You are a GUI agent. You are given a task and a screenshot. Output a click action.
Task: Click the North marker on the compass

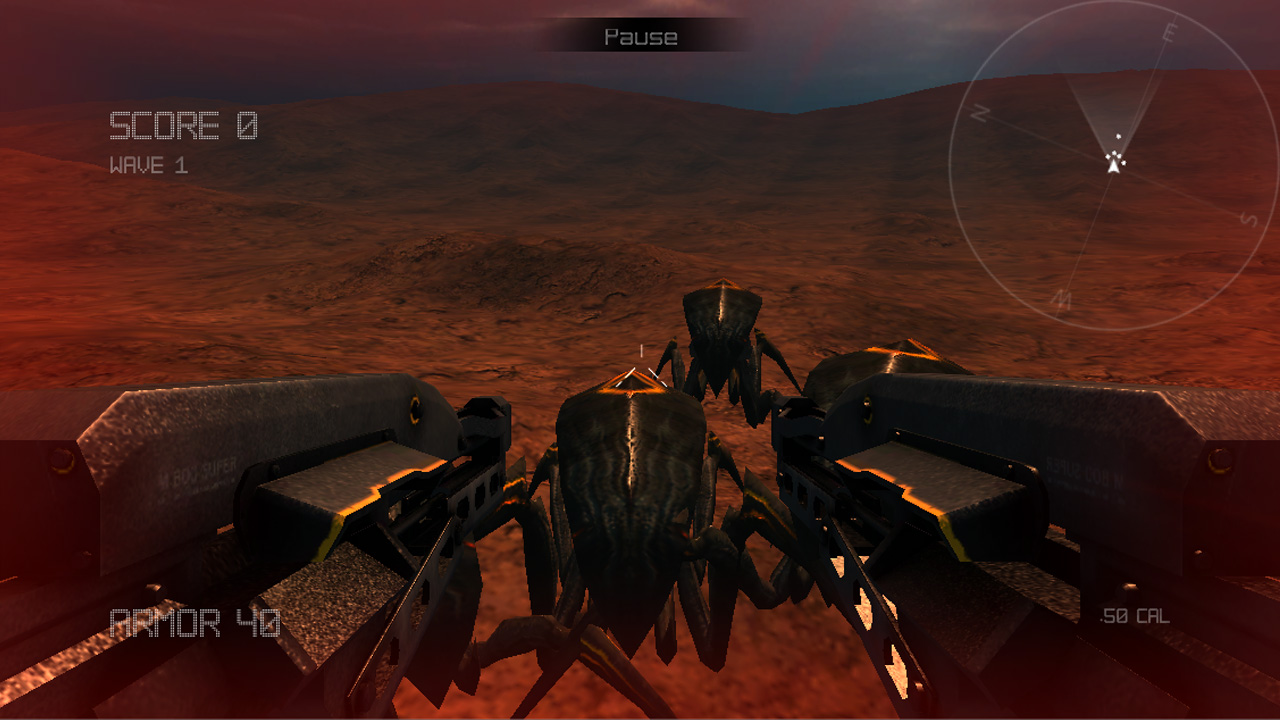tap(981, 113)
